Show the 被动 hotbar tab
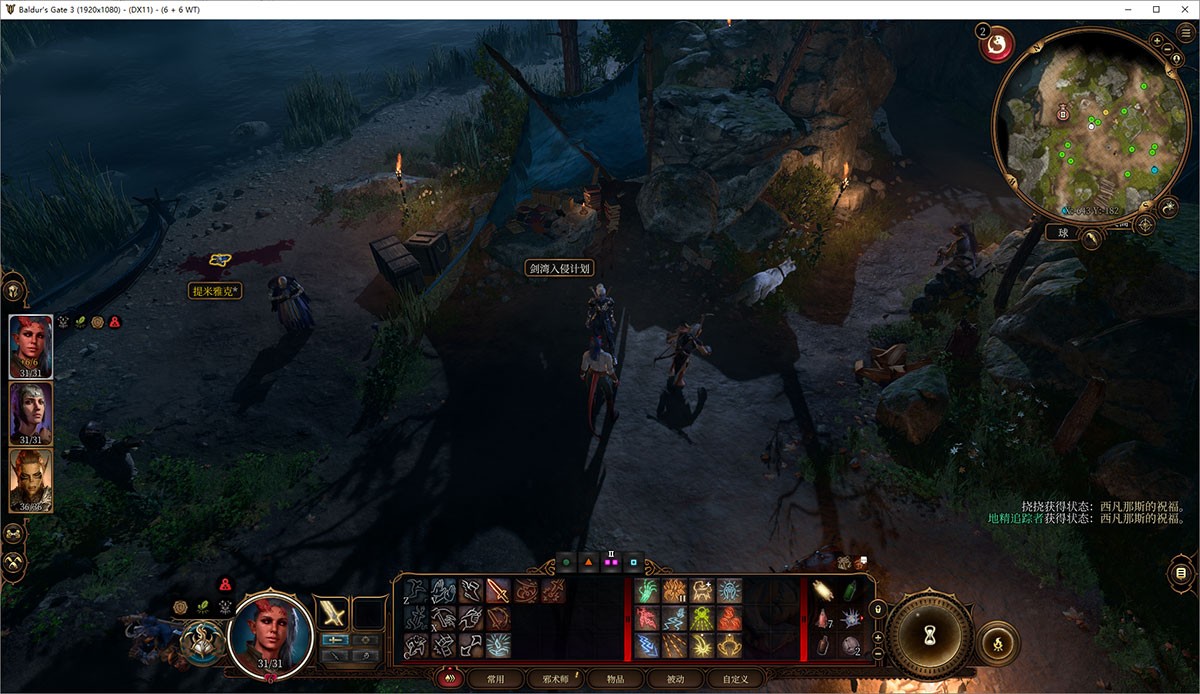 pos(676,679)
